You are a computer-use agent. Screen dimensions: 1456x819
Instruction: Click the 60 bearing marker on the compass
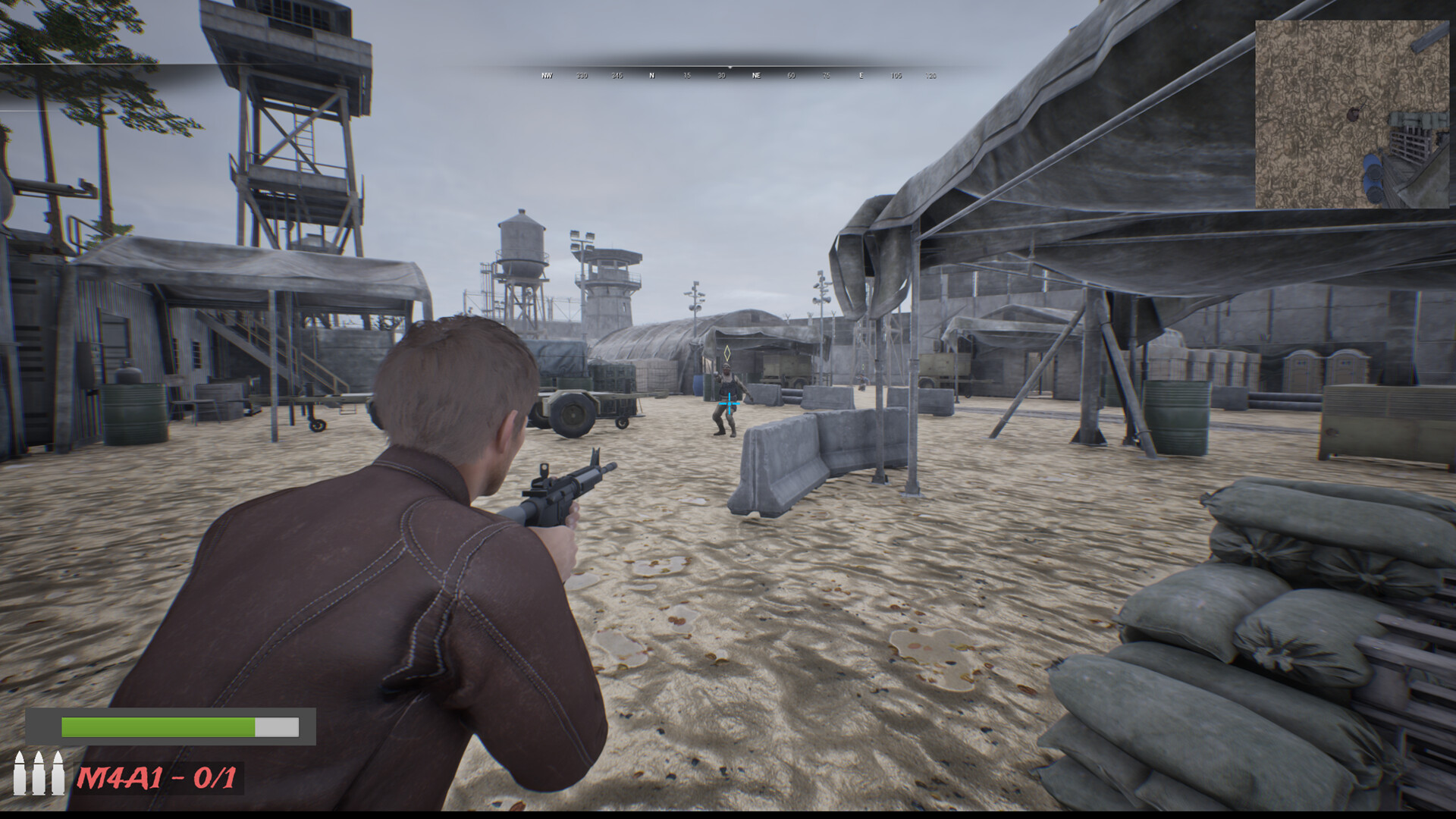[x=791, y=76]
